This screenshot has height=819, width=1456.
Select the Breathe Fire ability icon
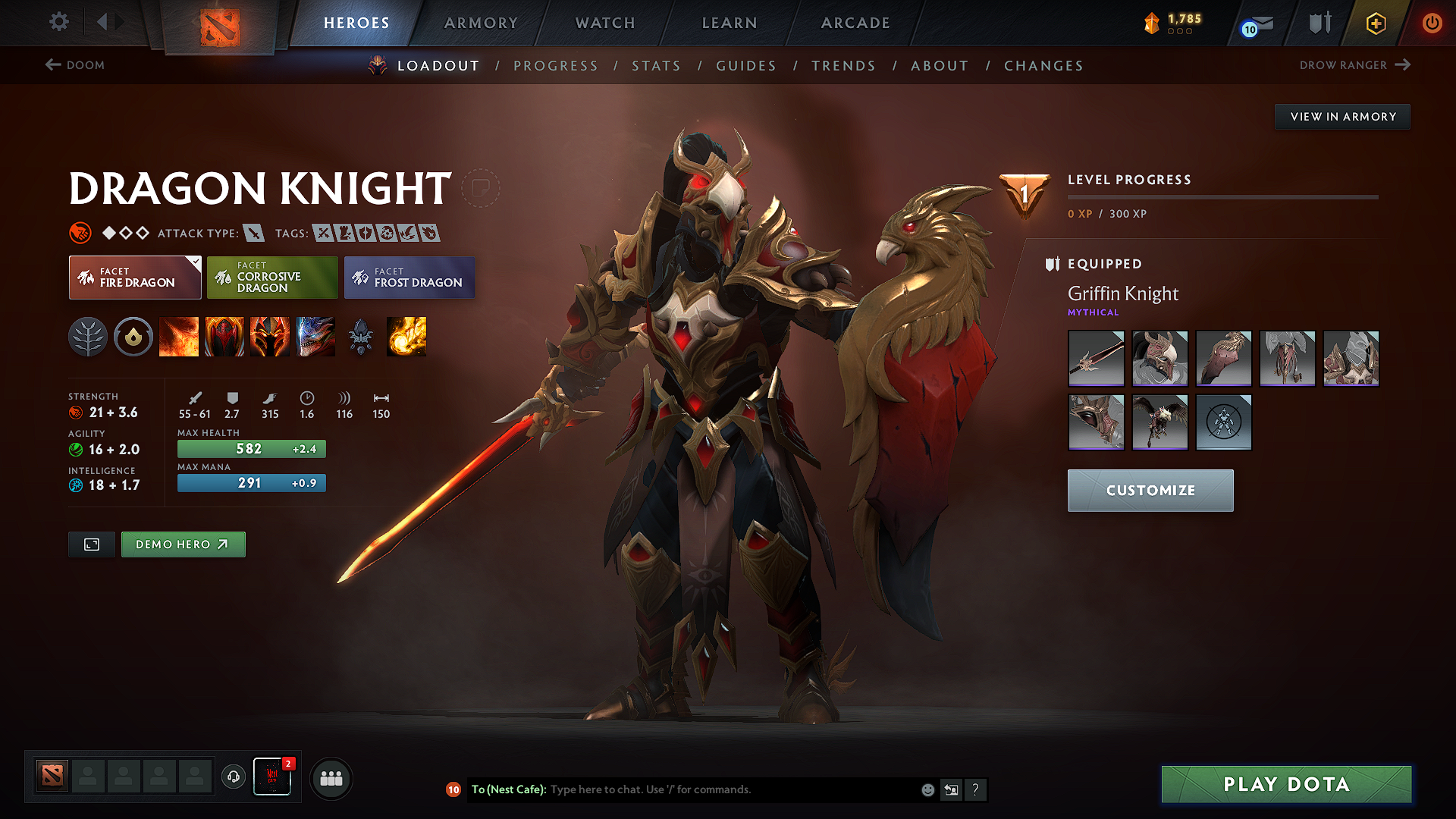click(x=179, y=337)
